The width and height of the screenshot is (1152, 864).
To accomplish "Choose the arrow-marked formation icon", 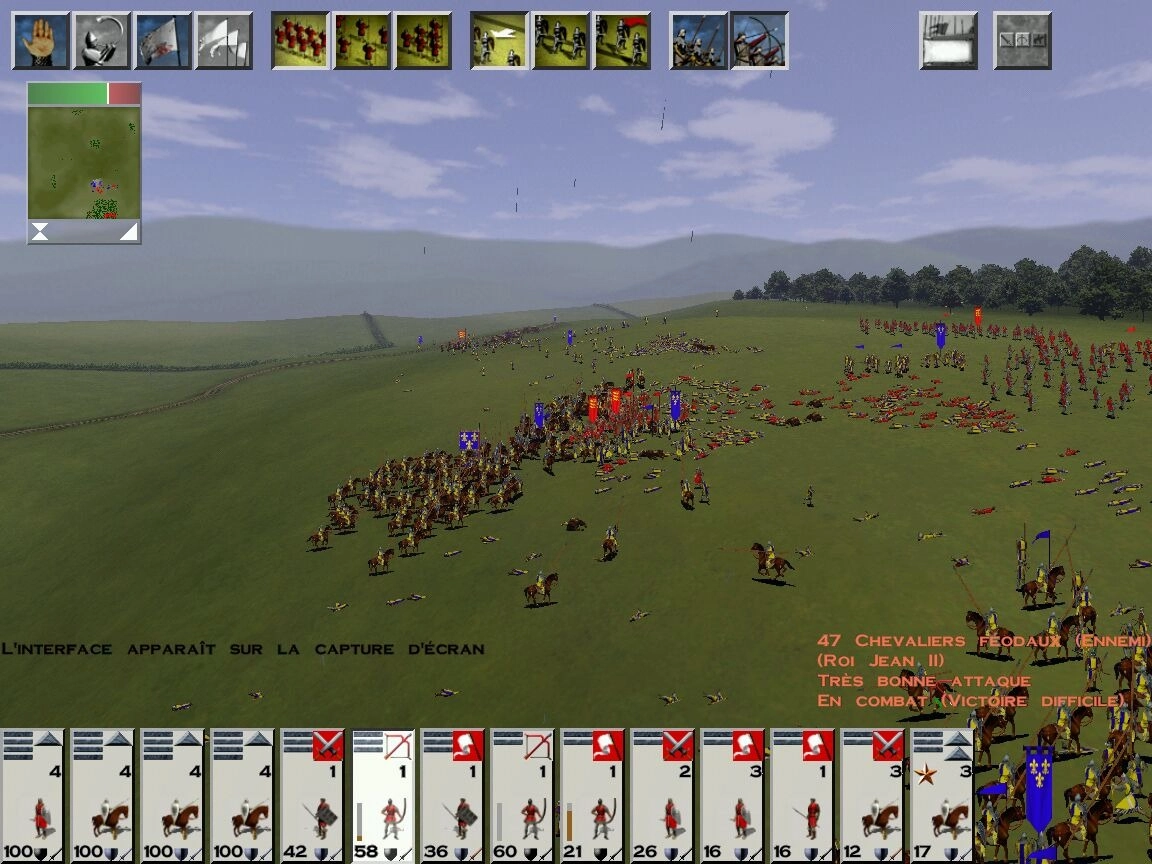I will point(499,41).
